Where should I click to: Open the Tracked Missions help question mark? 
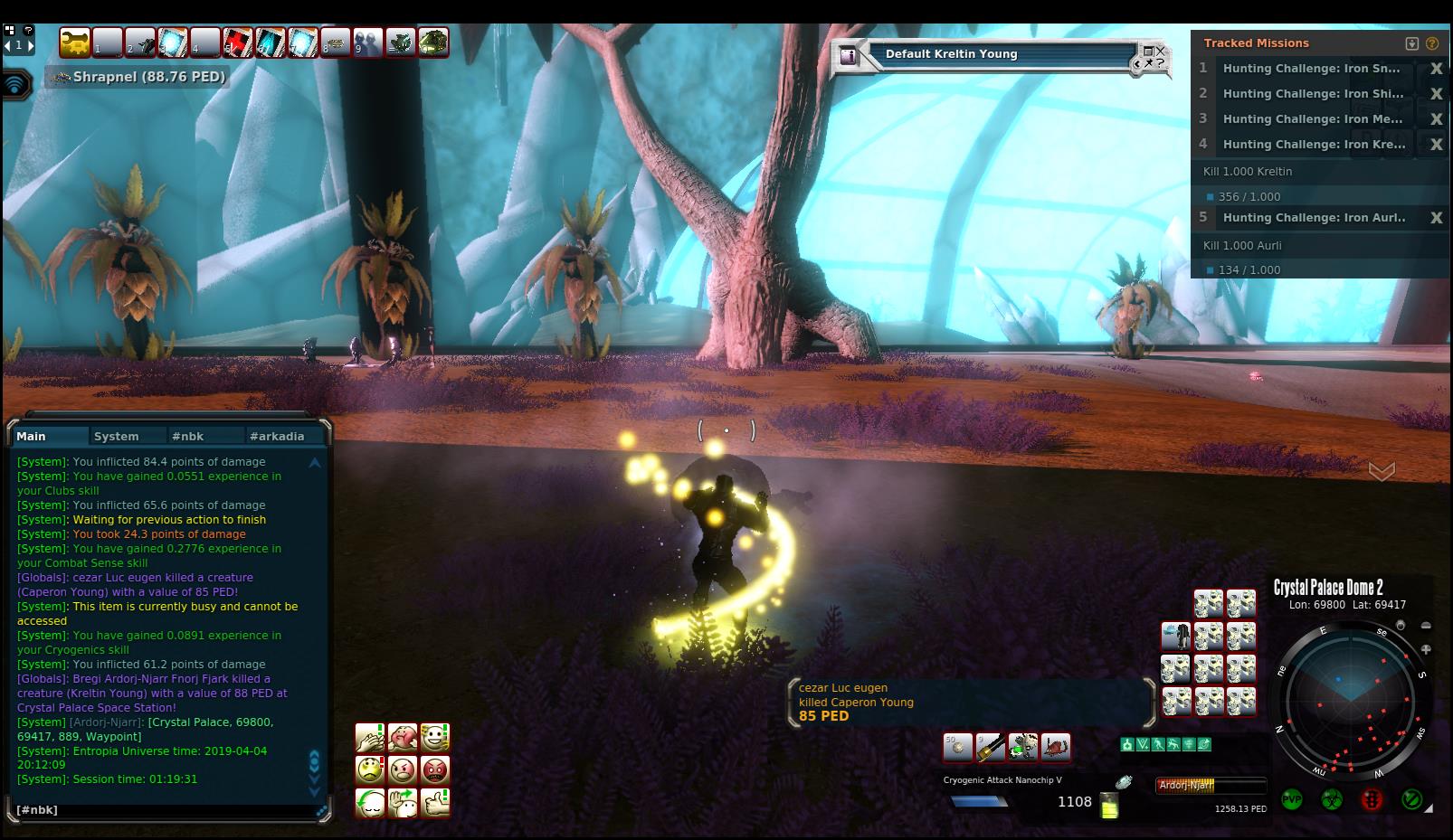pos(1432,43)
